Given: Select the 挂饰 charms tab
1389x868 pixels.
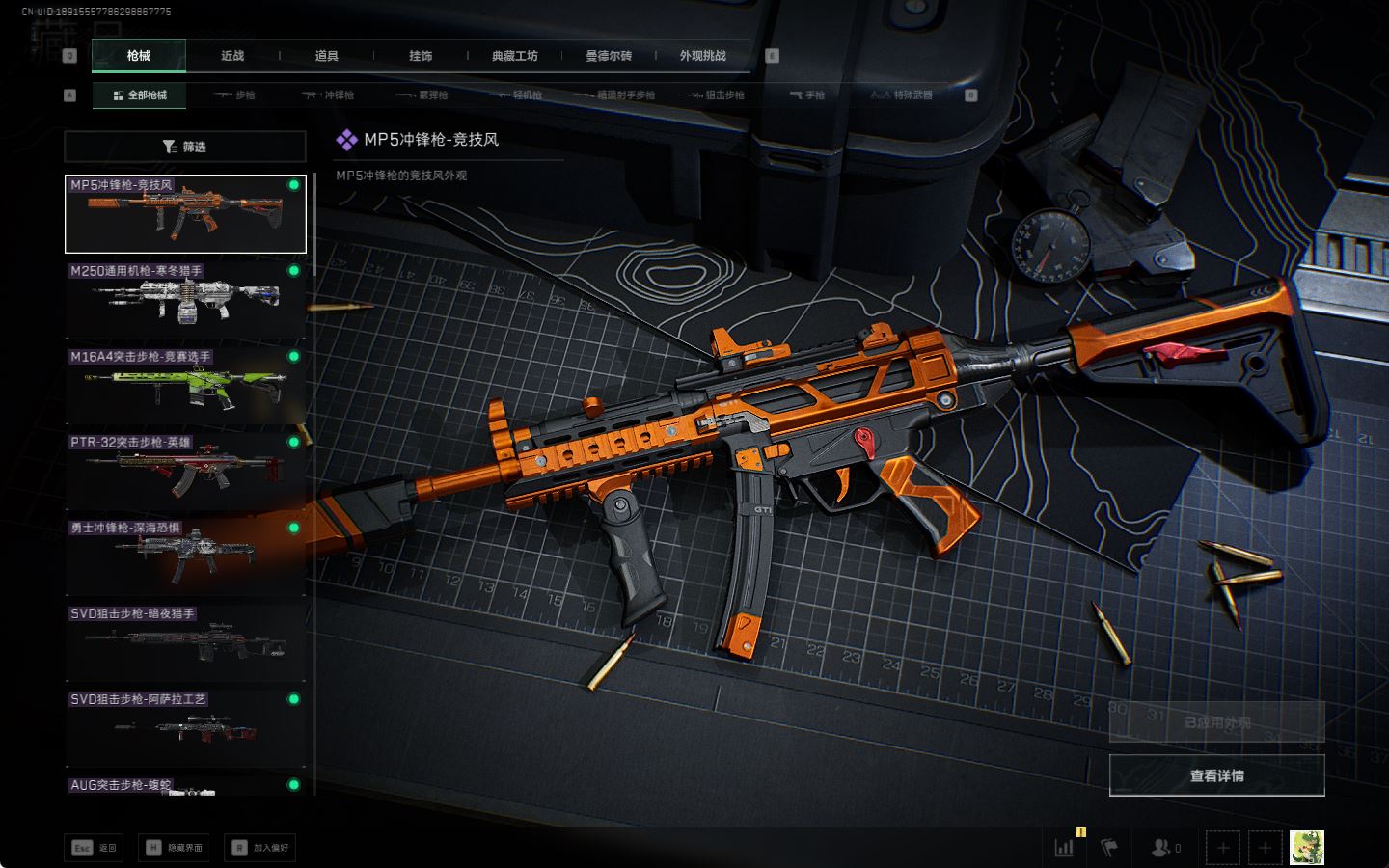Looking at the screenshot, I should pos(421,56).
